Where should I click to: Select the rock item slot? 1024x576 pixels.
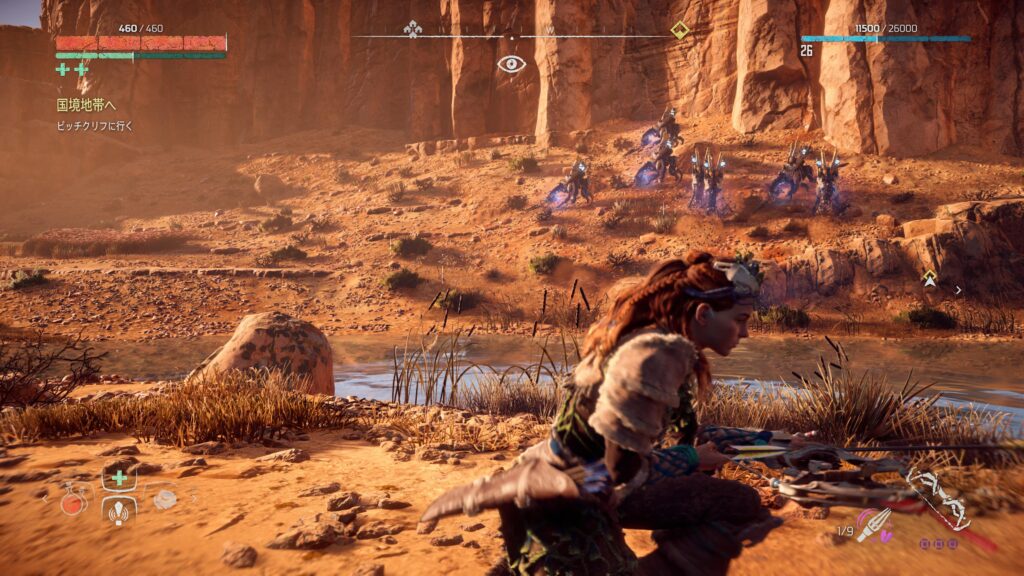[x=165, y=498]
